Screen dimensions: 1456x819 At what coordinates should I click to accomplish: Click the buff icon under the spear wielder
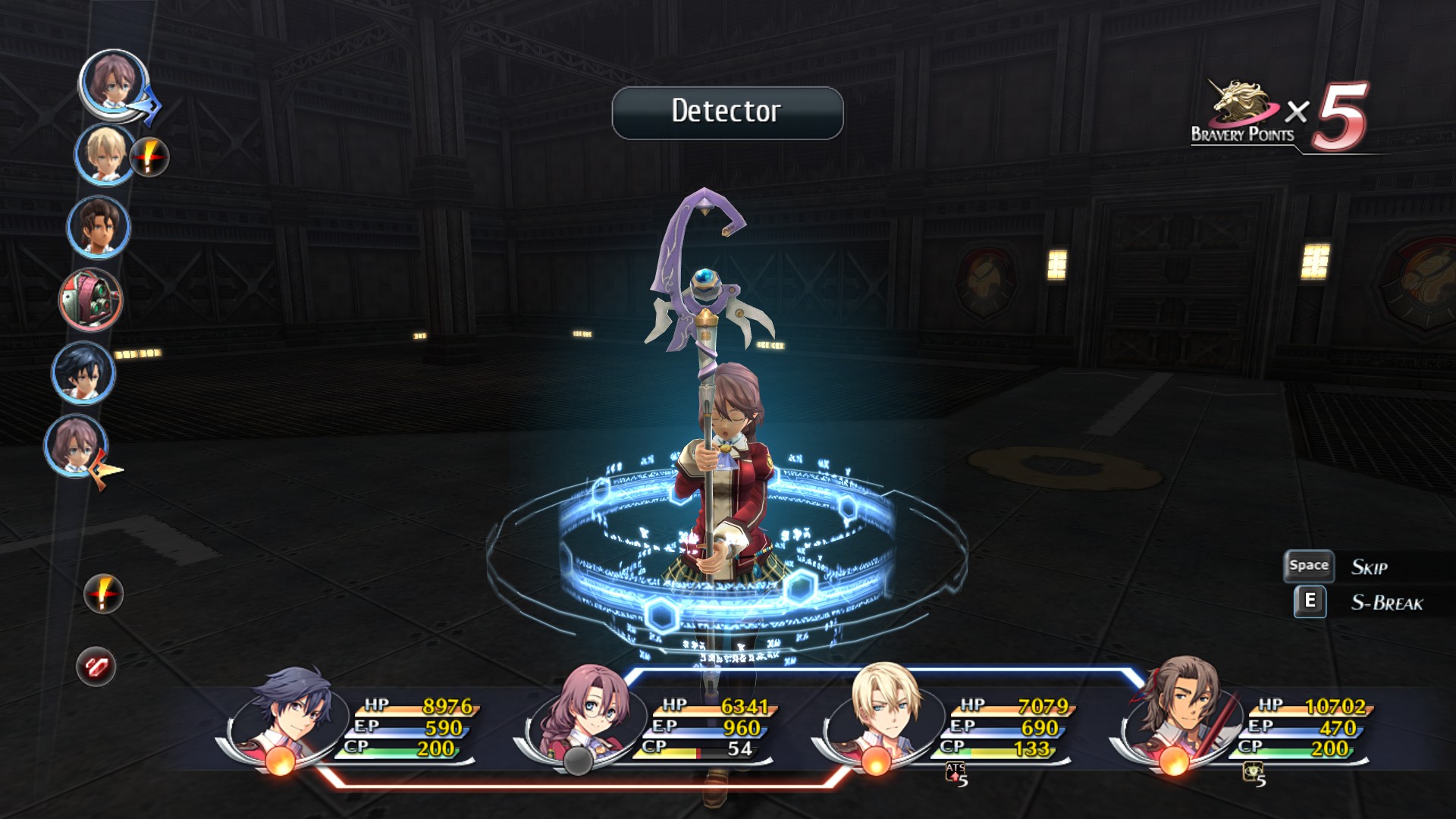point(1254,774)
